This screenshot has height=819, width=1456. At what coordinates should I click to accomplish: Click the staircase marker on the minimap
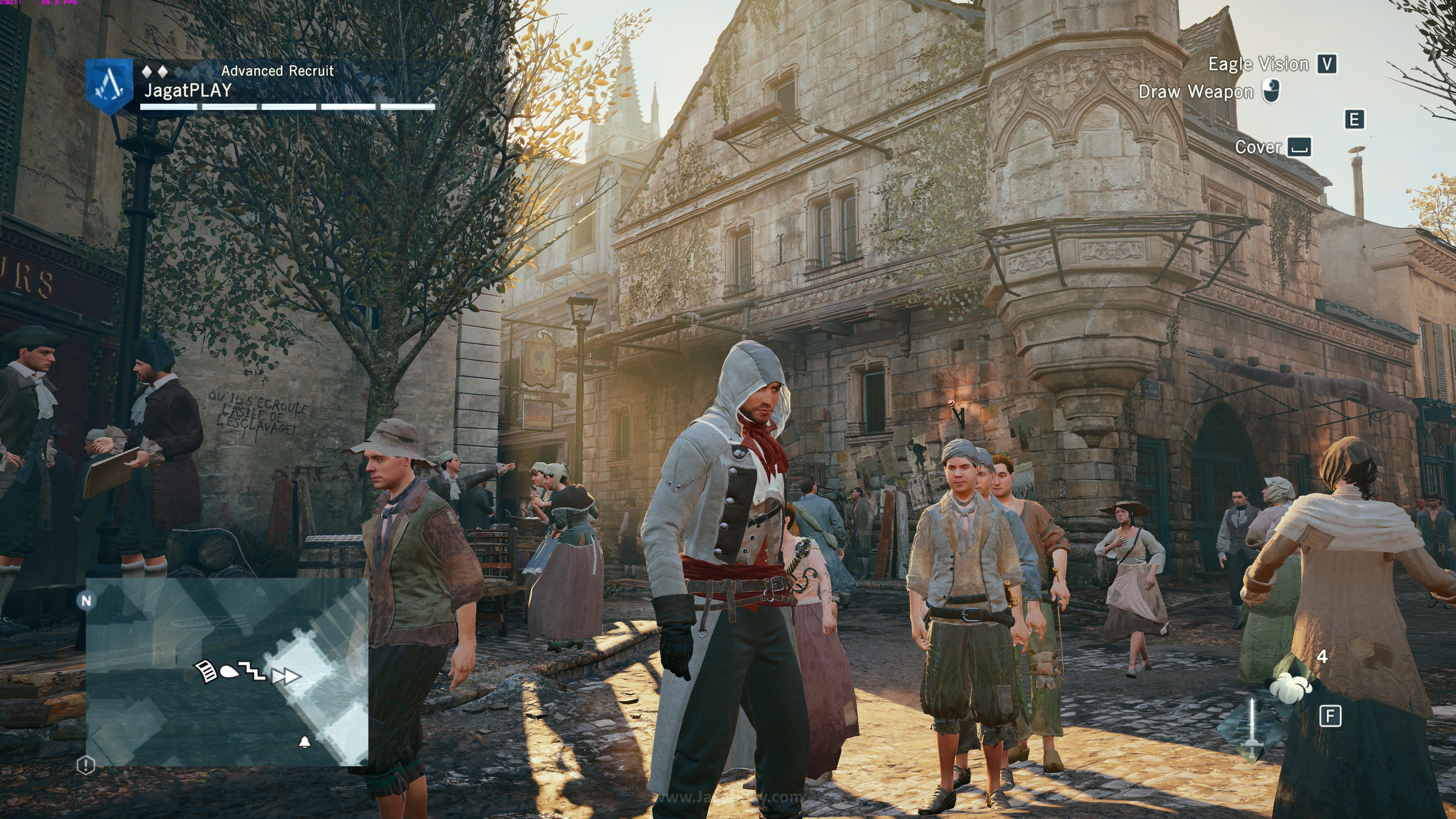[x=252, y=671]
